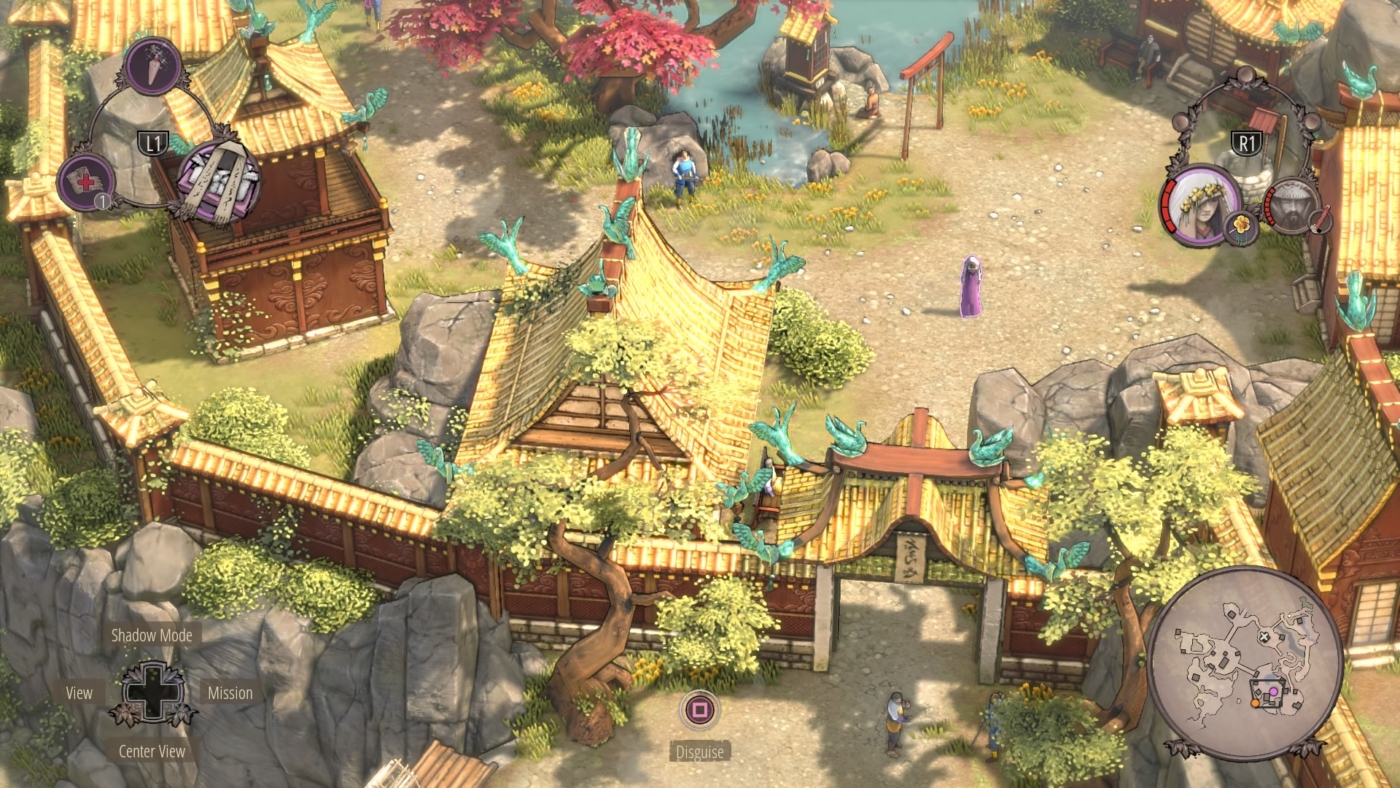This screenshot has width=1400, height=788.
Task: Click Mugen's sword ability icon
Action: (1319, 222)
